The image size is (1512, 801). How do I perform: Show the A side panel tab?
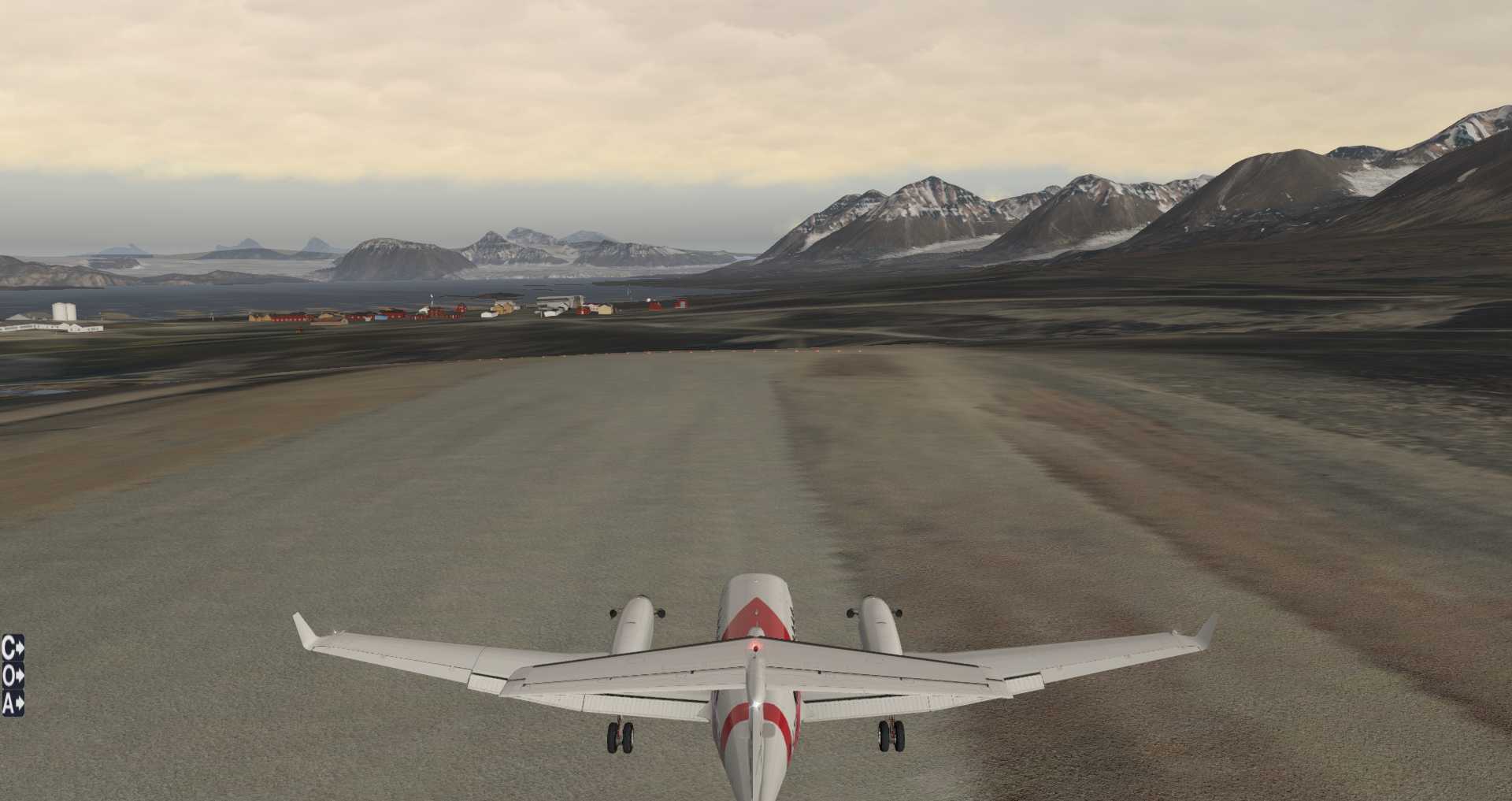point(13,703)
